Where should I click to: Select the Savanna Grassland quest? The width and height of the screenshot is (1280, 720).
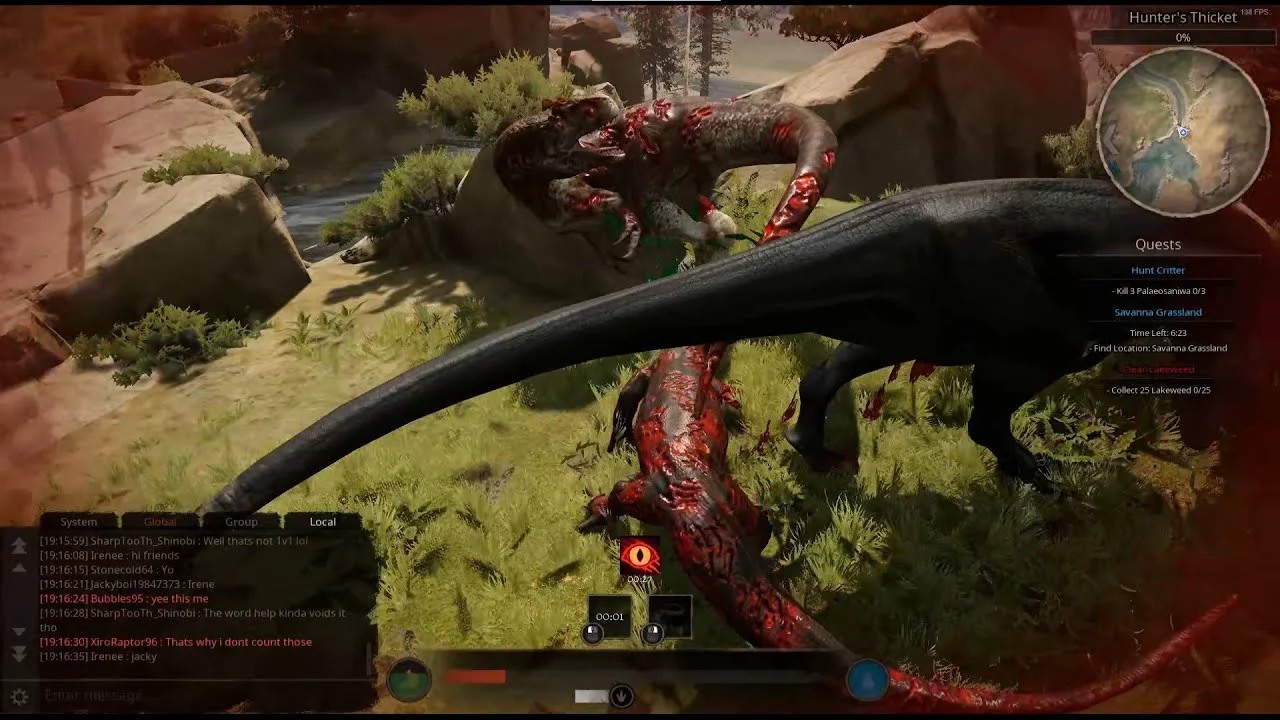tap(1158, 312)
